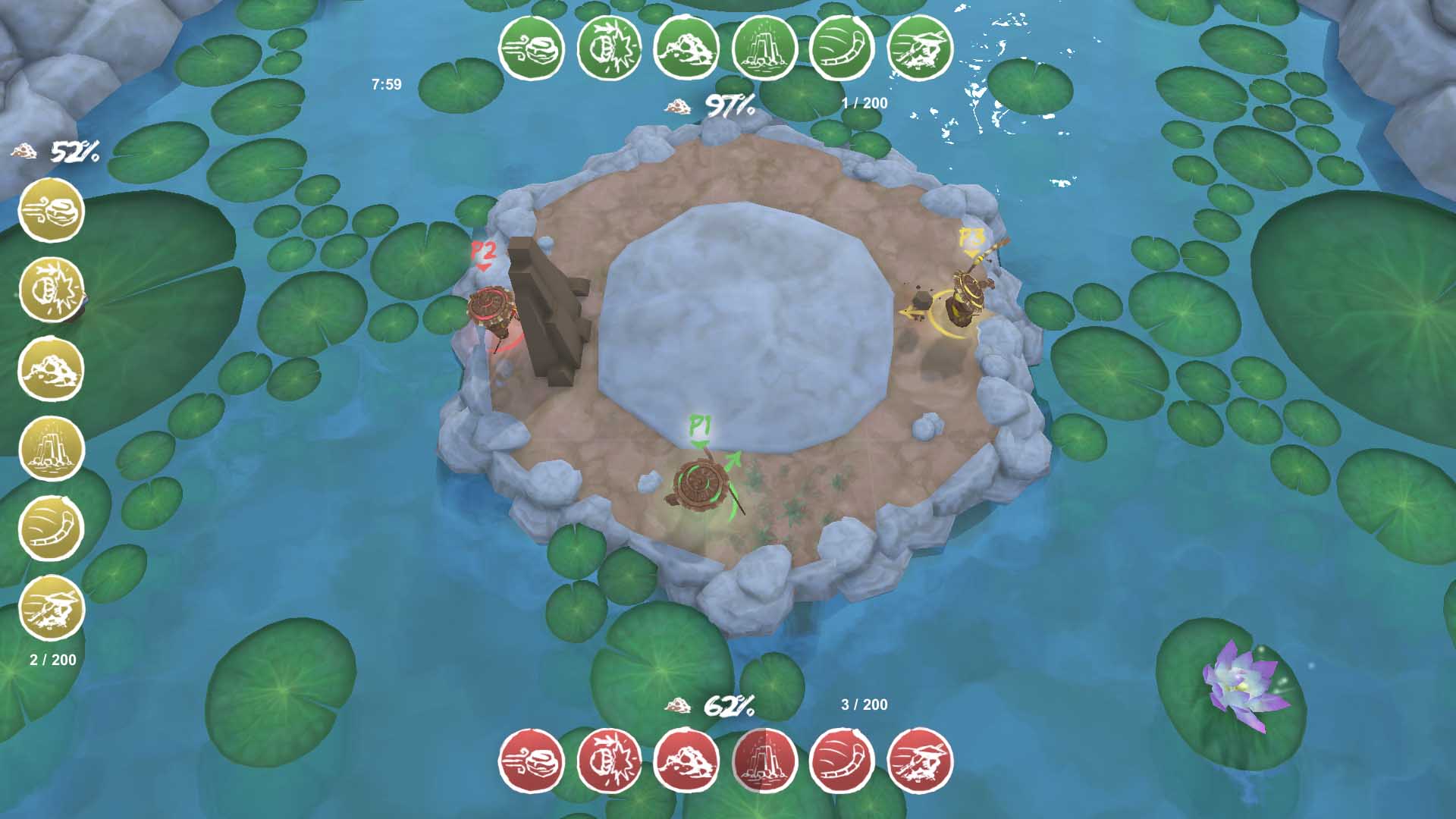Activate the red flying rock throw ability

[x=532, y=761]
